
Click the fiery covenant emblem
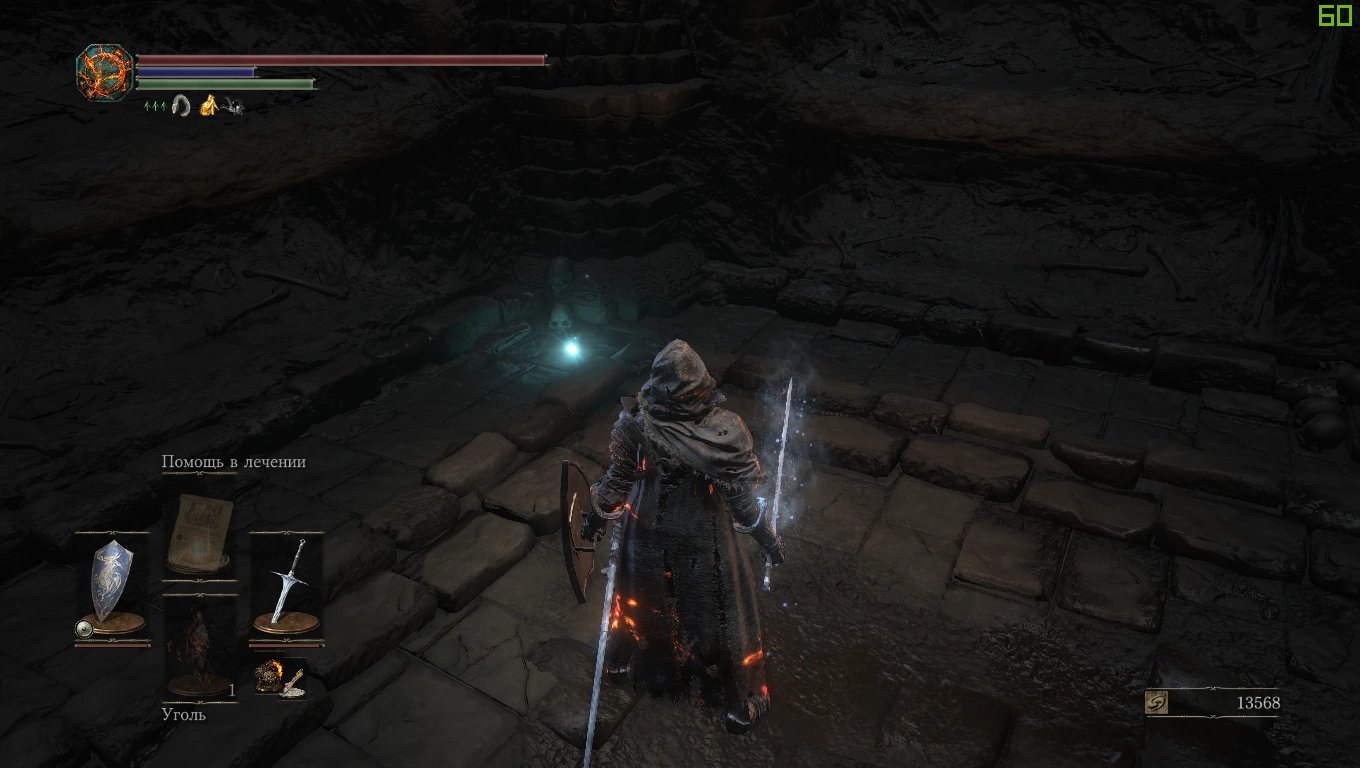104,71
